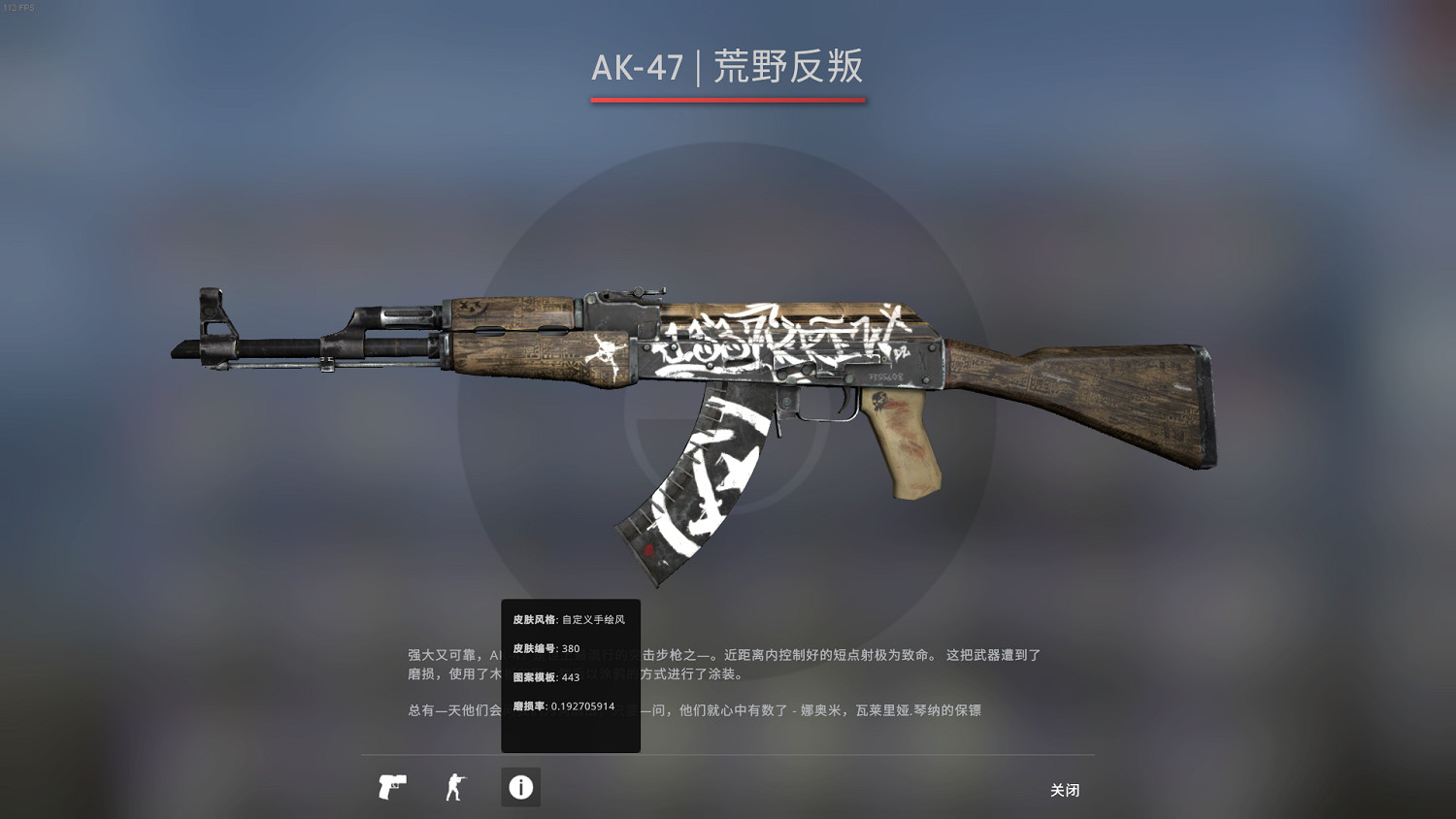The width and height of the screenshot is (1456, 819).
Task: Select the character model view icon
Action: pos(455,788)
